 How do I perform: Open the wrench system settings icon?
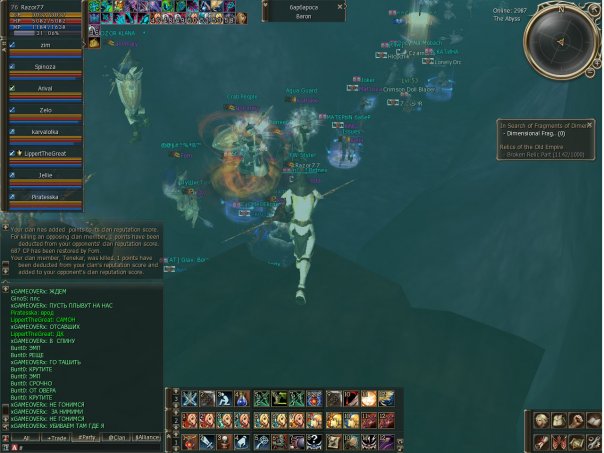point(594,441)
